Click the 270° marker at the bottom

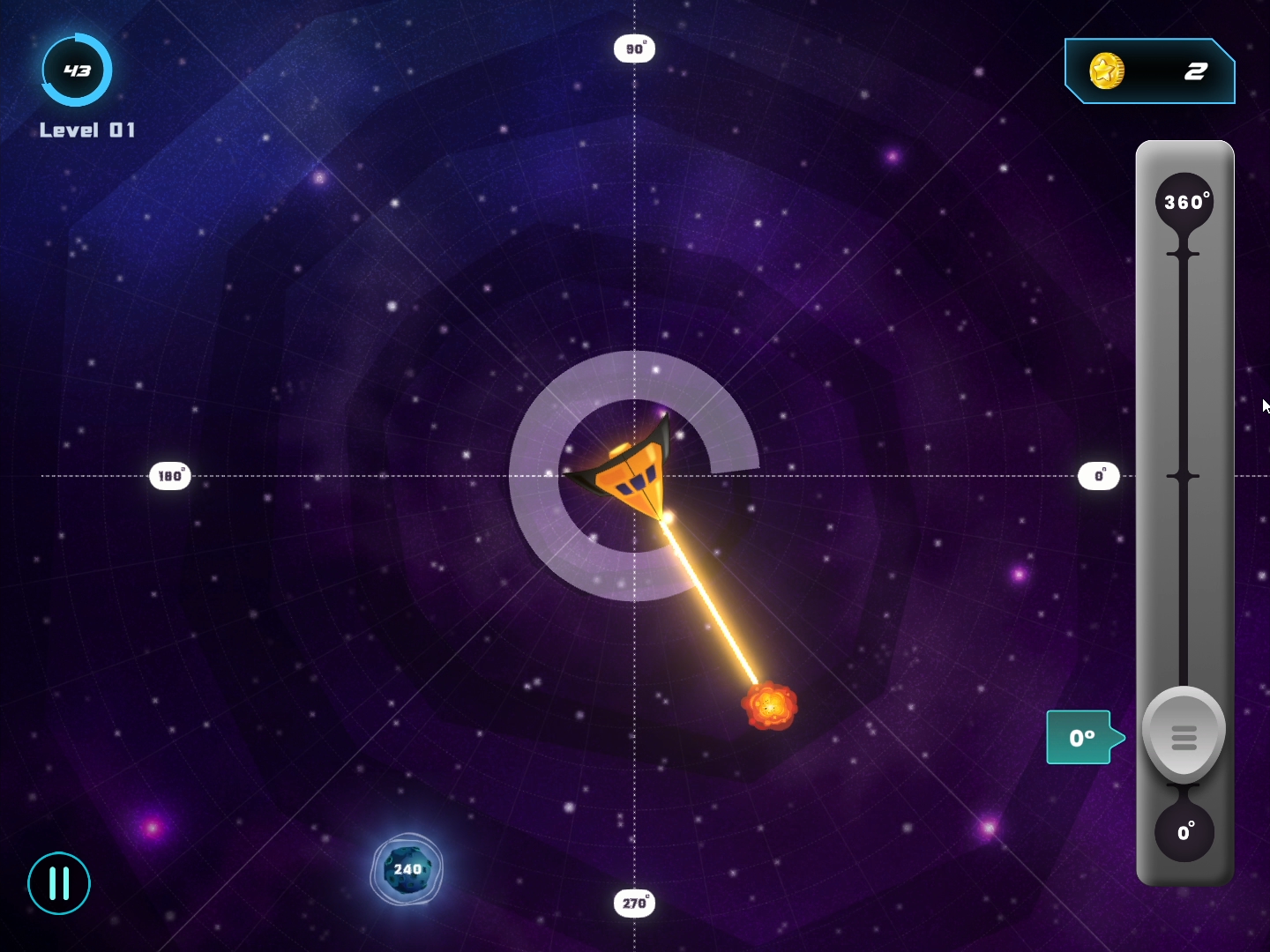[x=634, y=903]
